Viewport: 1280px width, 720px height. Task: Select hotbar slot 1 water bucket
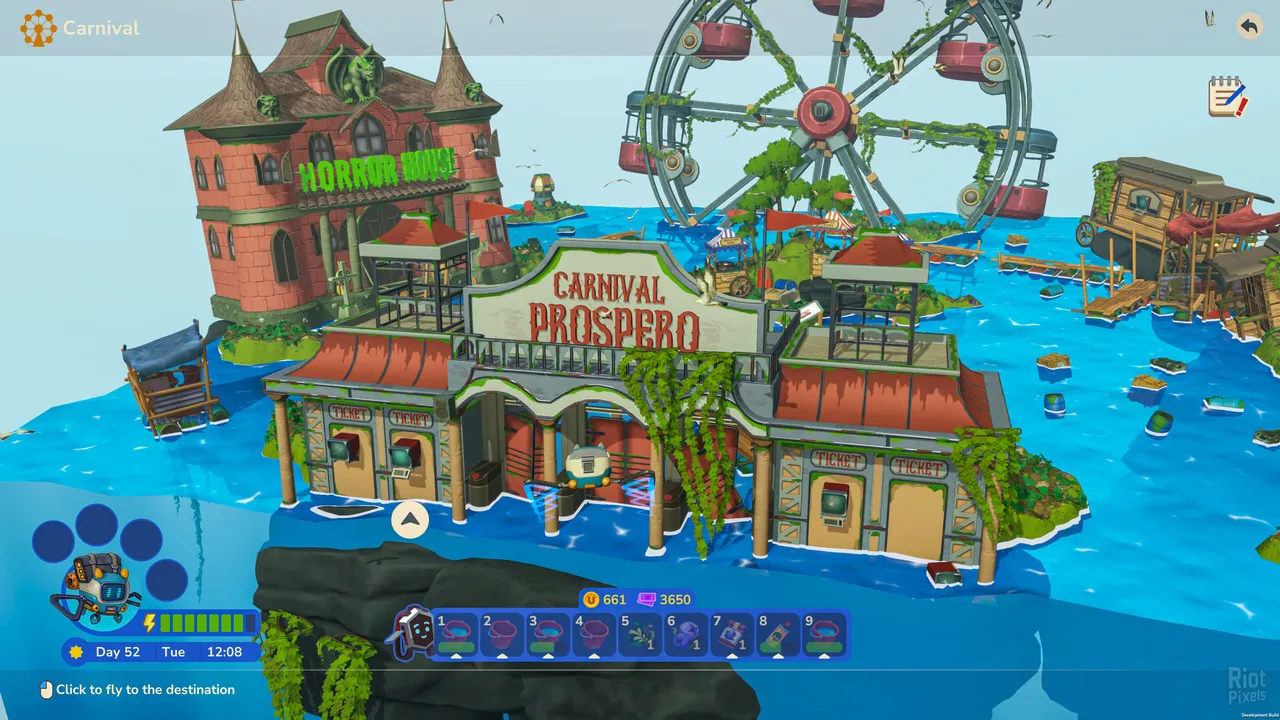(x=456, y=635)
